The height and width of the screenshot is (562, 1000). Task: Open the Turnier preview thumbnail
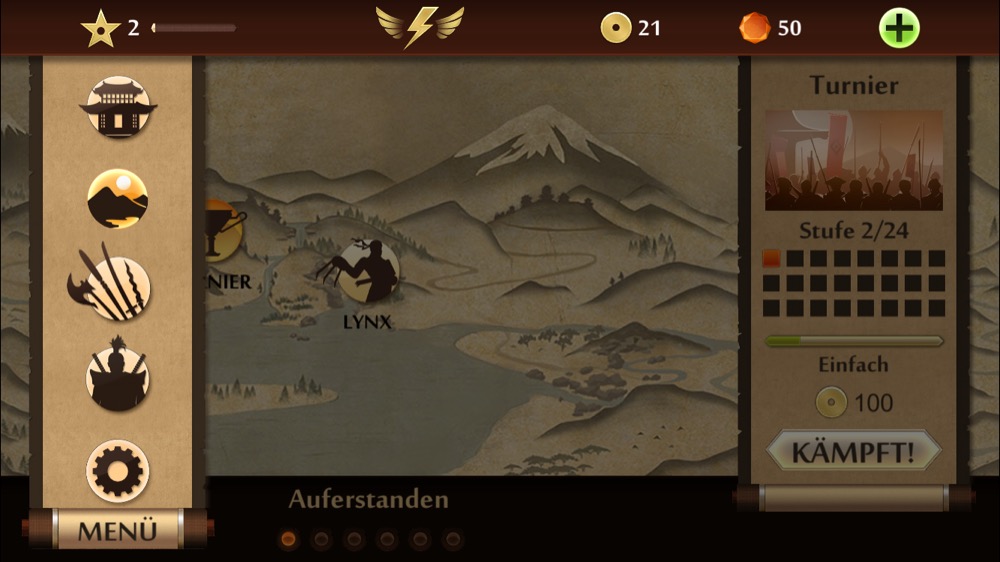[853, 160]
